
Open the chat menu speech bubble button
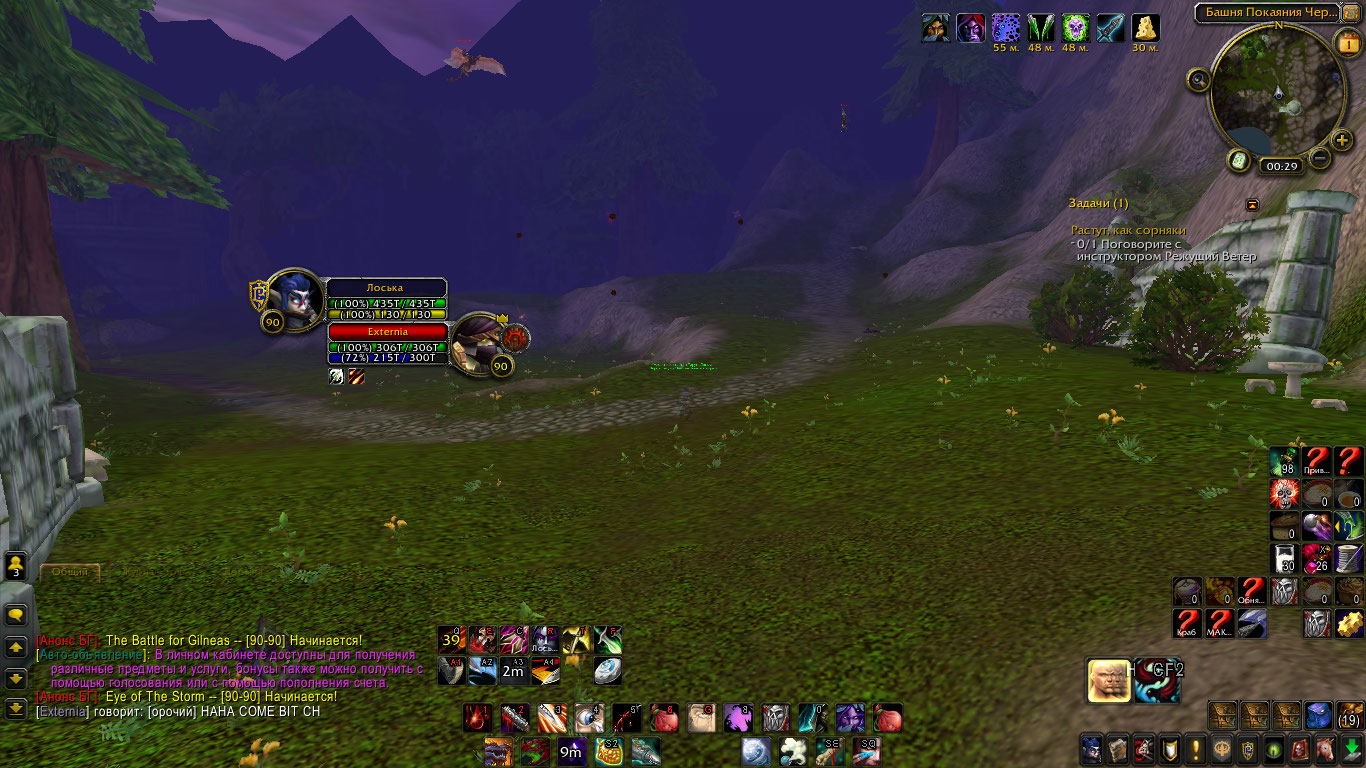(16, 615)
